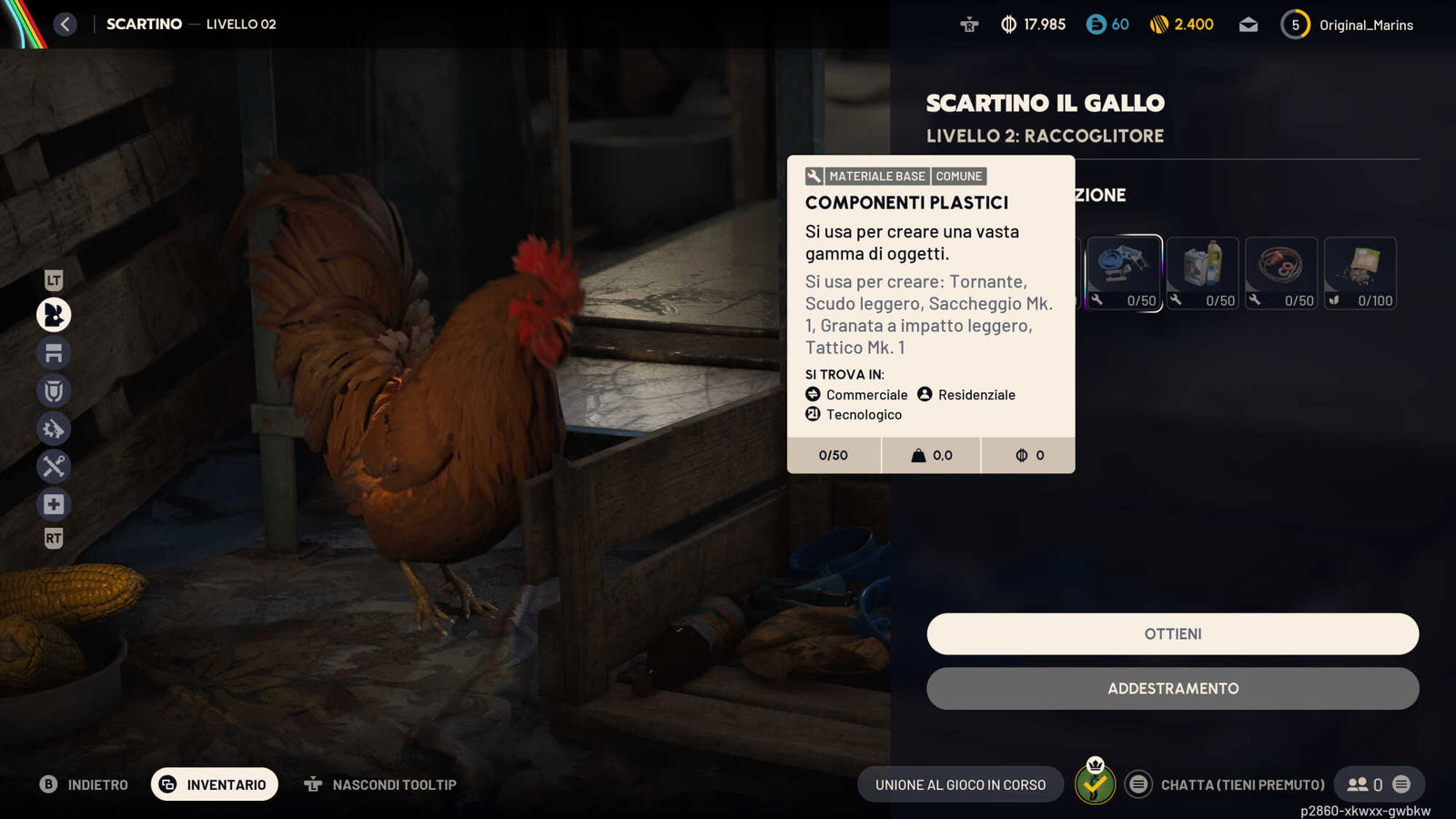The width and height of the screenshot is (1456, 819).
Task: Open the workbench table tab
Action: [x=54, y=353]
